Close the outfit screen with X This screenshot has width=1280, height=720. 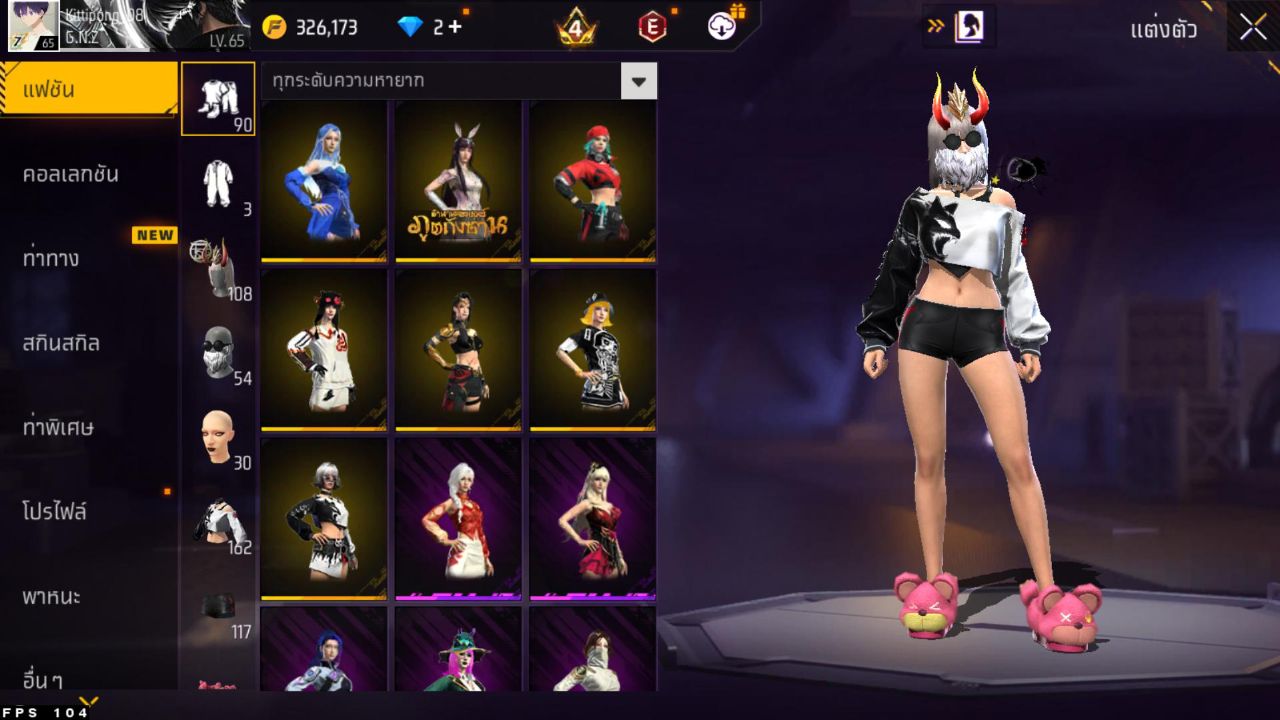point(1253,28)
